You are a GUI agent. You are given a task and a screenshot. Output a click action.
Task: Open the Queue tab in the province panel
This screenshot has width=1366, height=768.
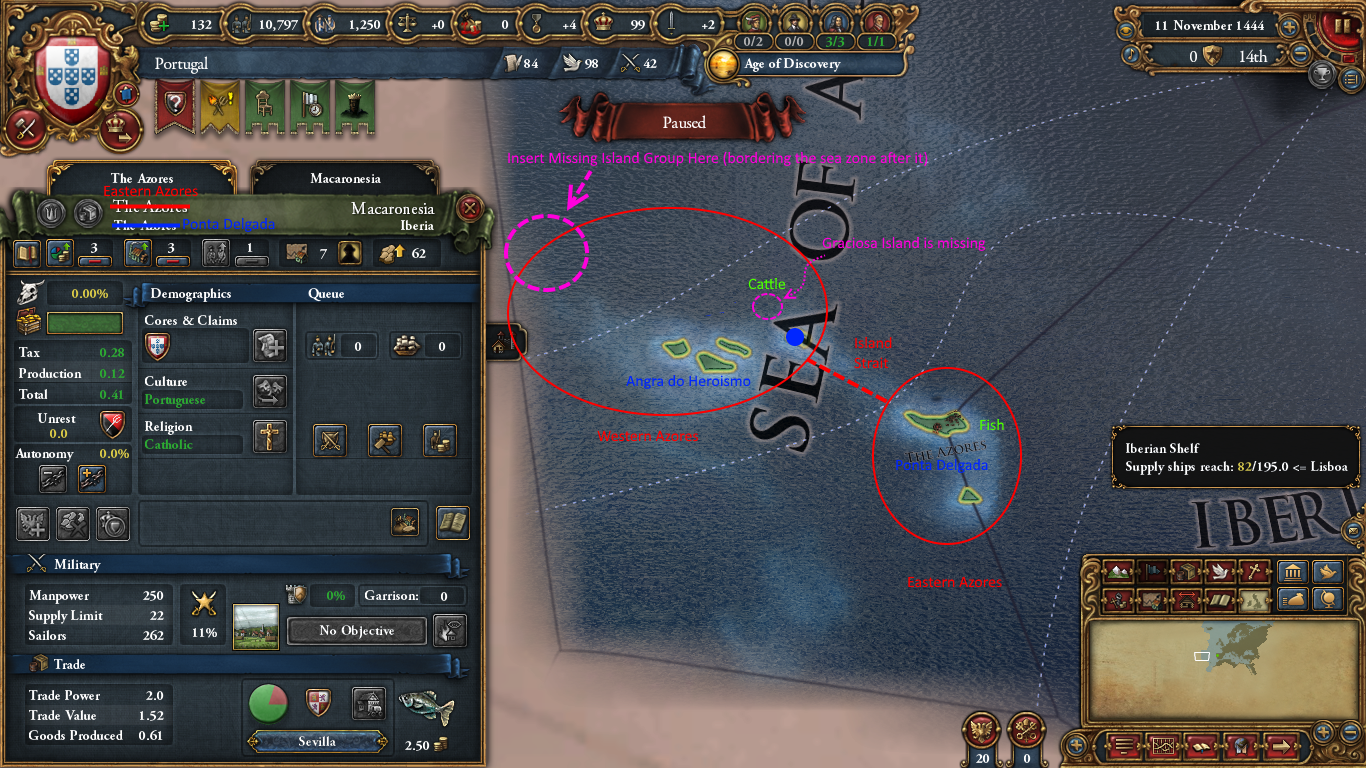326,293
